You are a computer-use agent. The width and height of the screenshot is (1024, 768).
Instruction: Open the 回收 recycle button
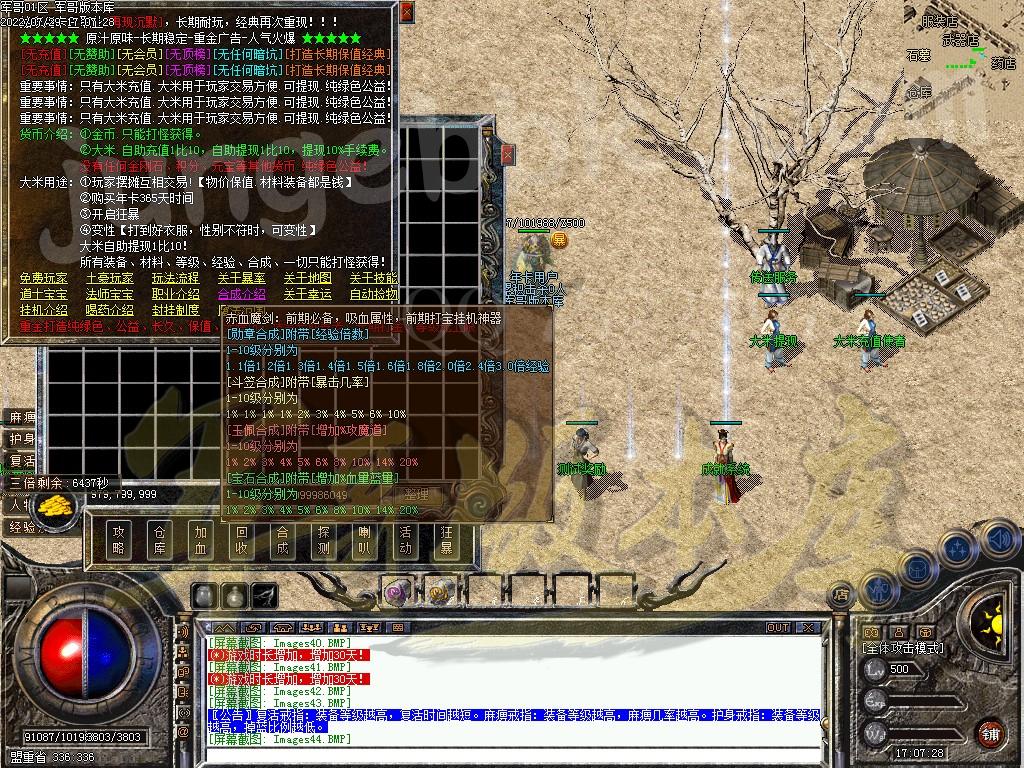[242, 539]
